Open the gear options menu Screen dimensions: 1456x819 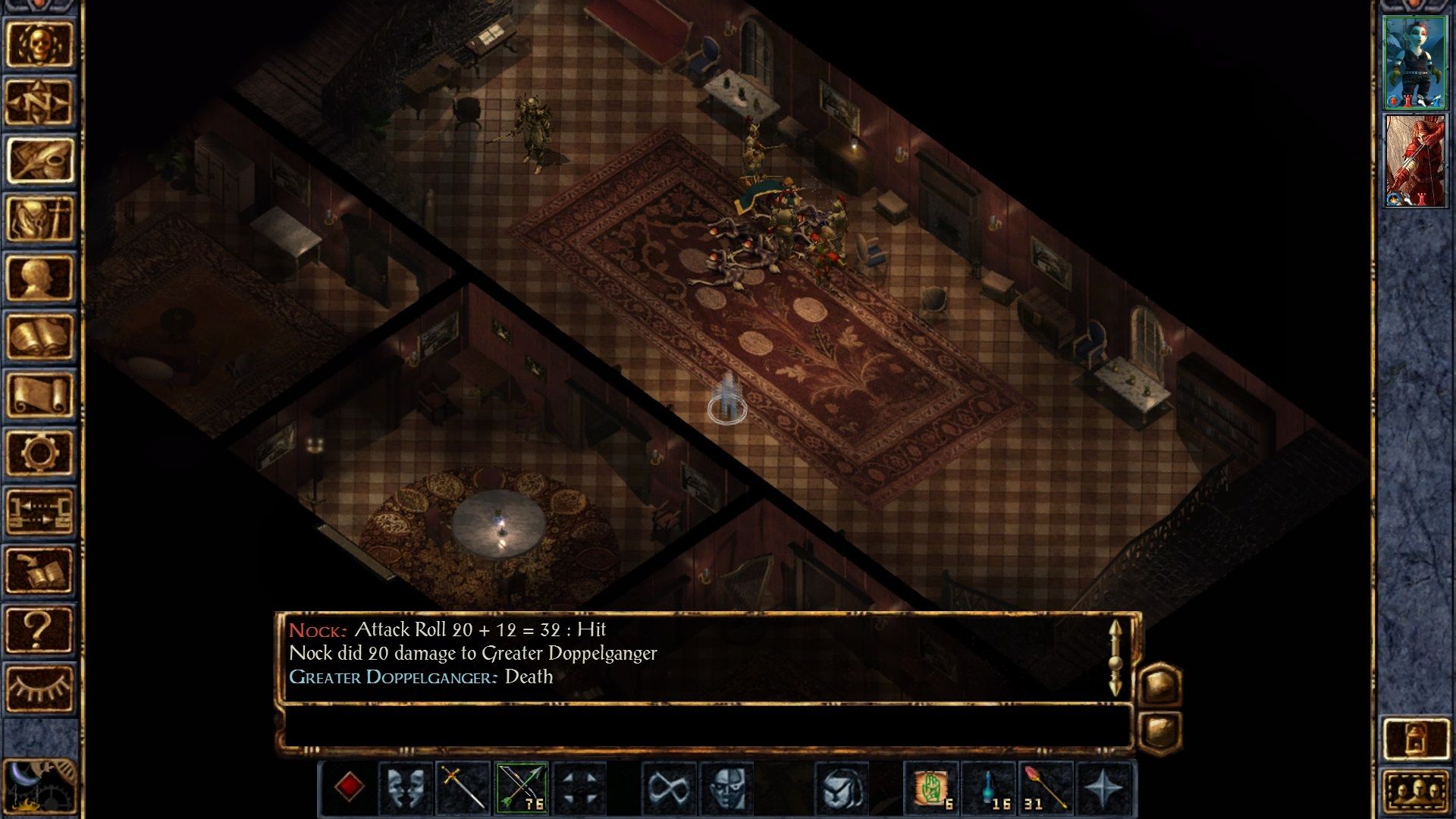pyautogui.click(x=39, y=453)
